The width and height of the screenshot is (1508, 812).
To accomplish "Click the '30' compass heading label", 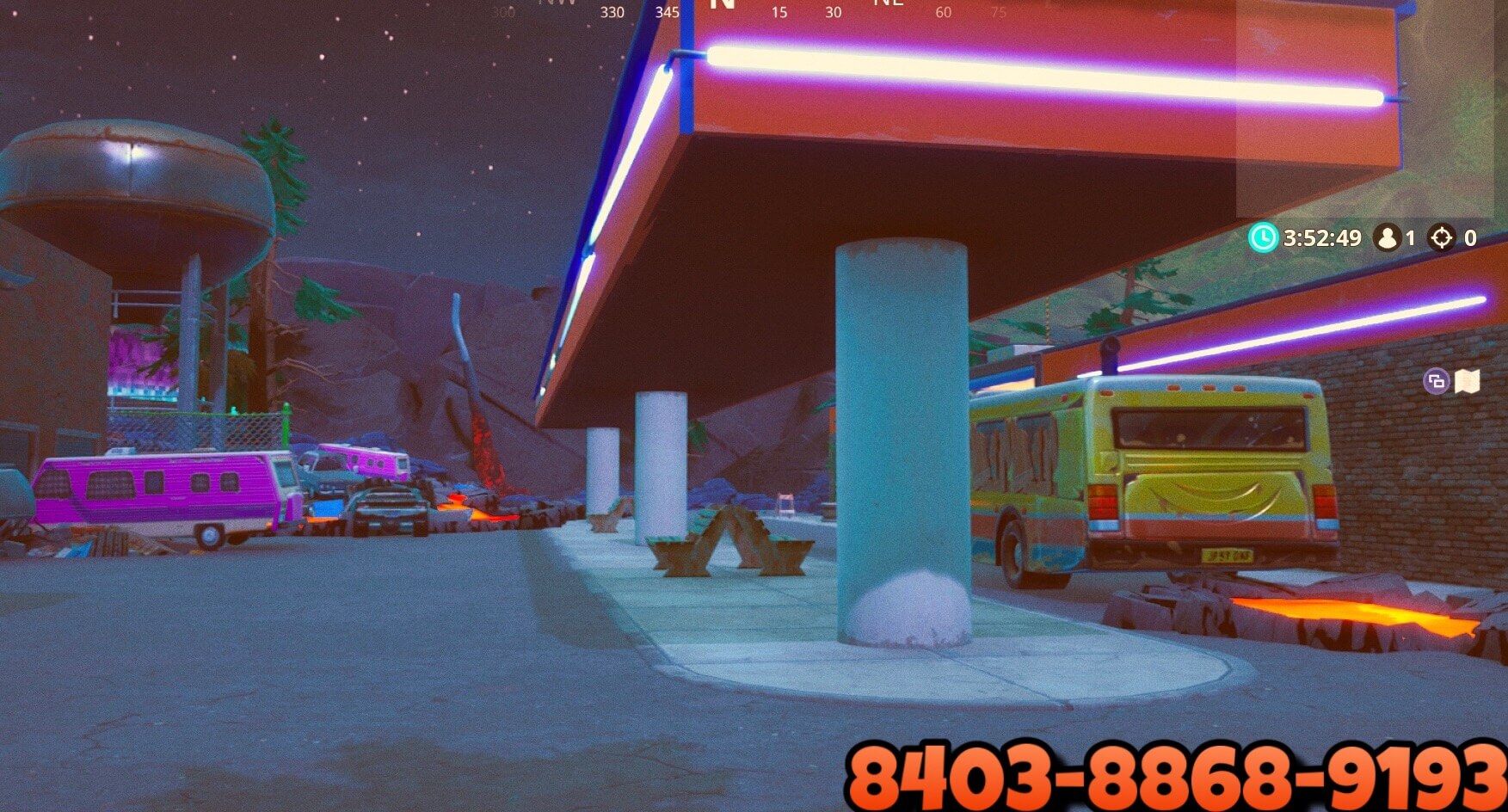I will (x=832, y=13).
